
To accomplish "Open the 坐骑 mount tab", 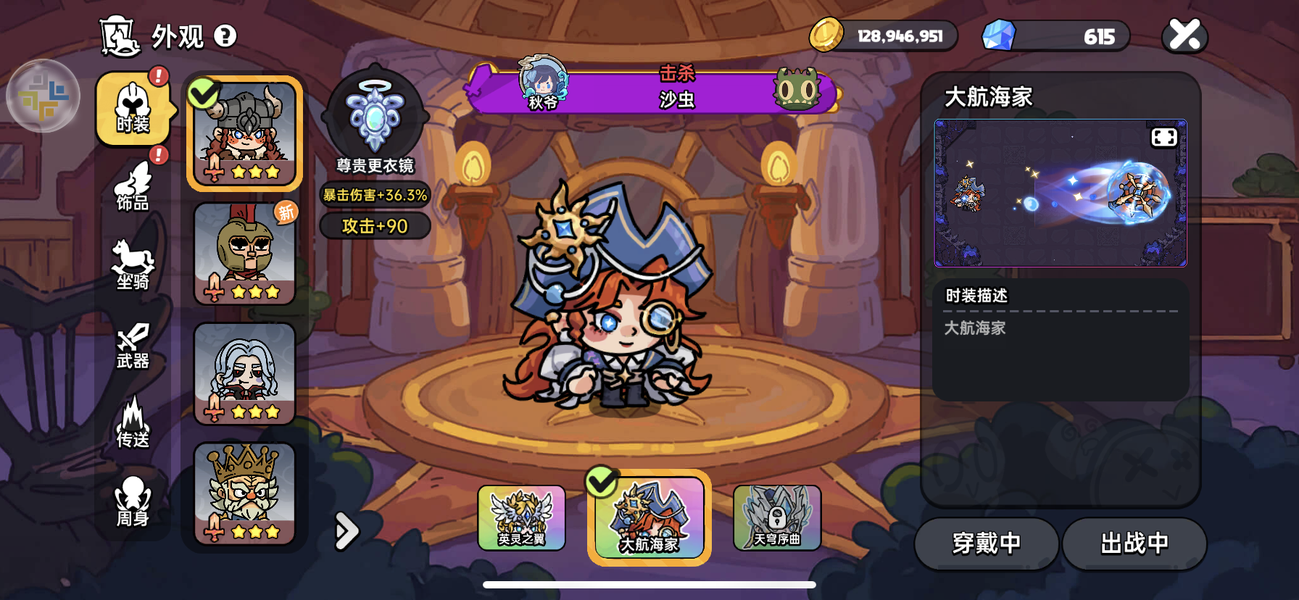I will [x=133, y=266].
